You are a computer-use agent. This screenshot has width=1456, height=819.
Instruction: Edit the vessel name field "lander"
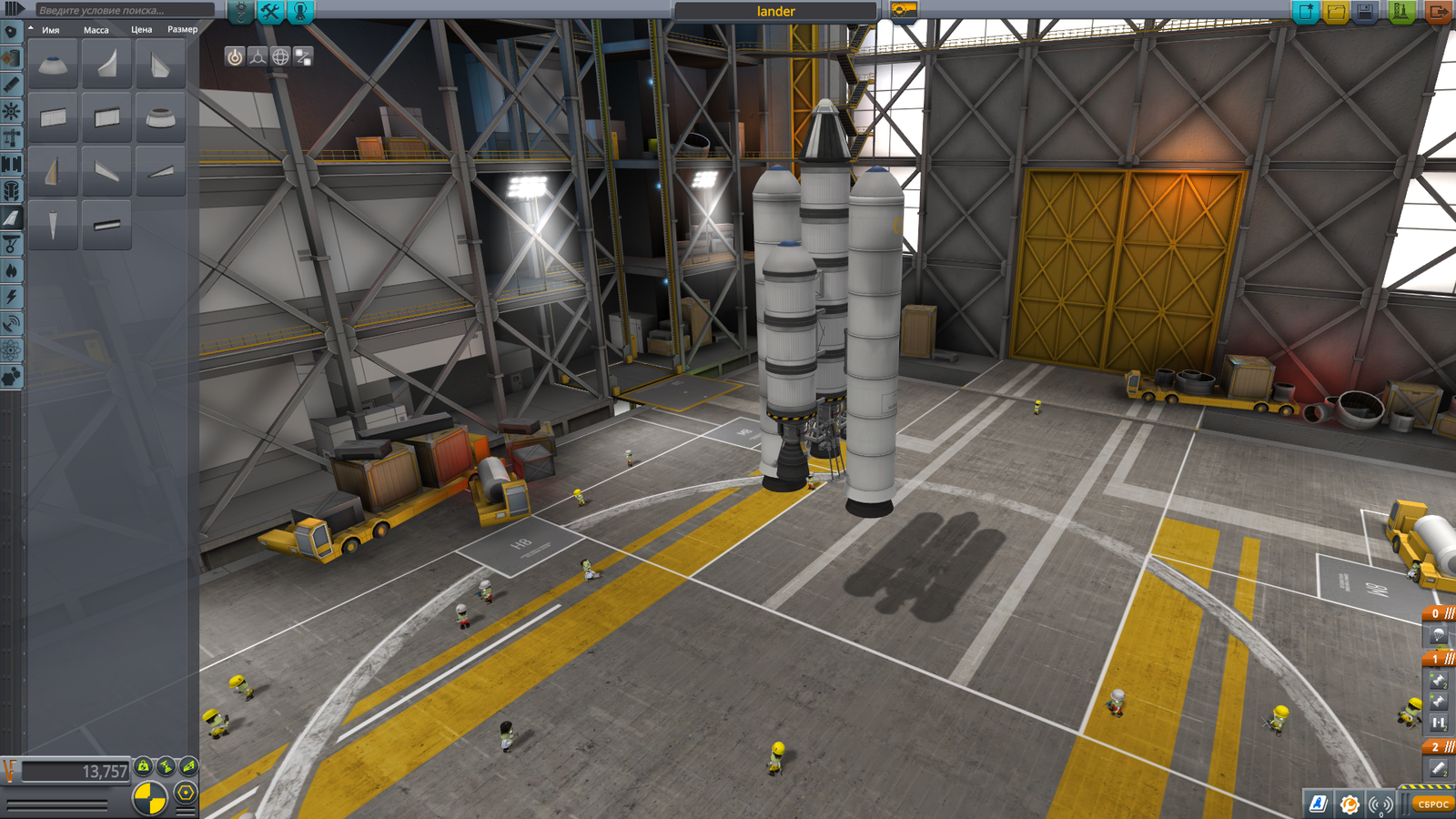tap(775, 11)
